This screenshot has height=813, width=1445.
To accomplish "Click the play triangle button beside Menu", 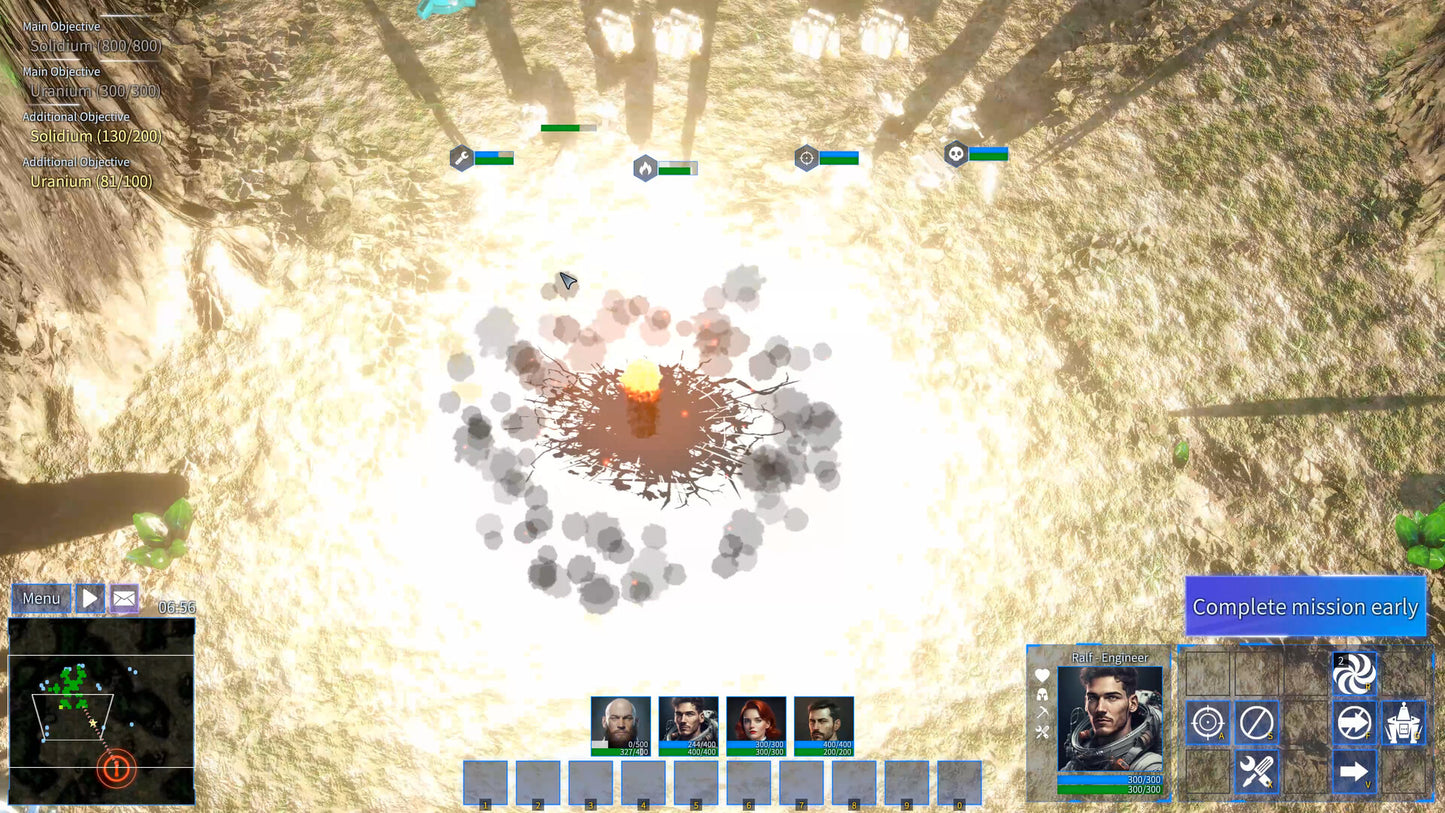I will [x=90, y=599].
